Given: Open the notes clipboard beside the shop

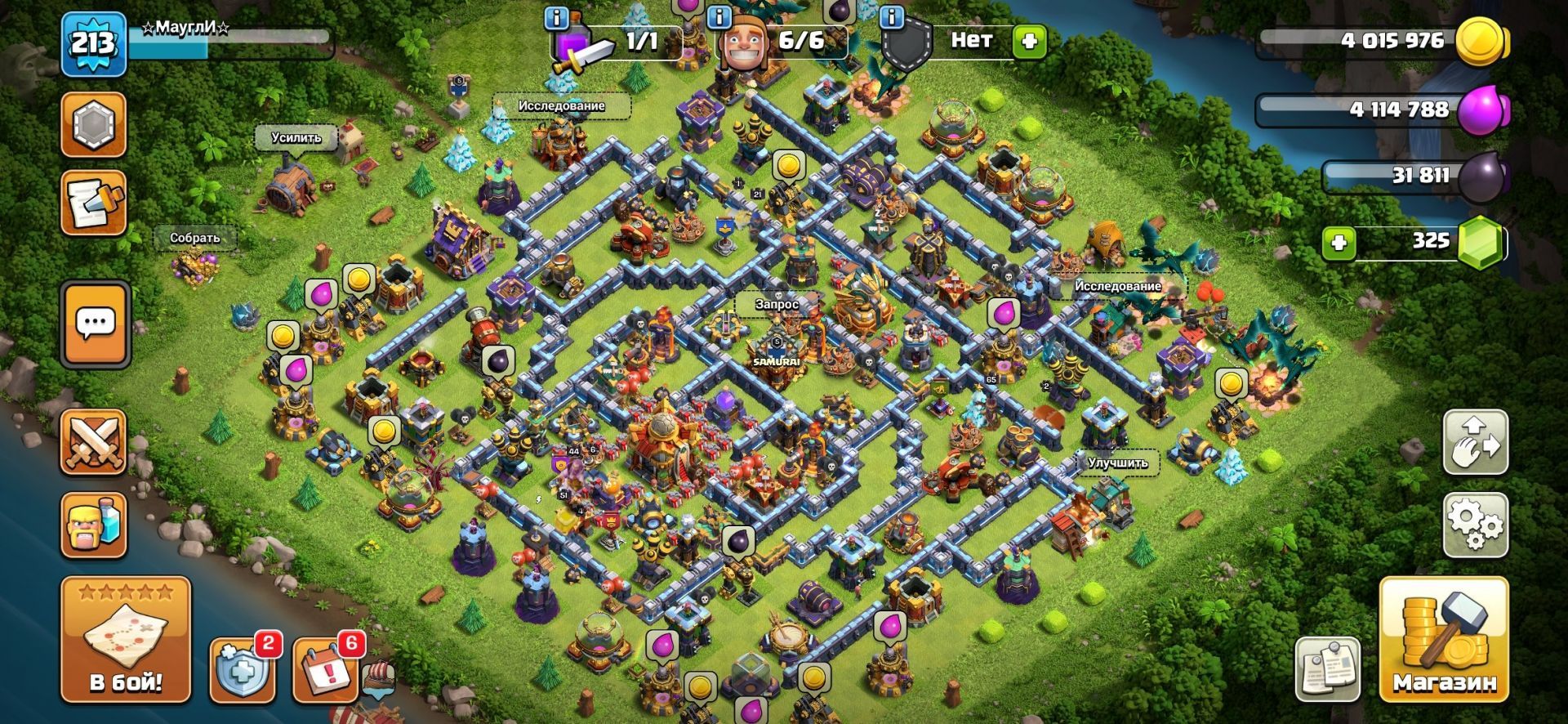Looking at the screenshot, I should pos(1328,670).
